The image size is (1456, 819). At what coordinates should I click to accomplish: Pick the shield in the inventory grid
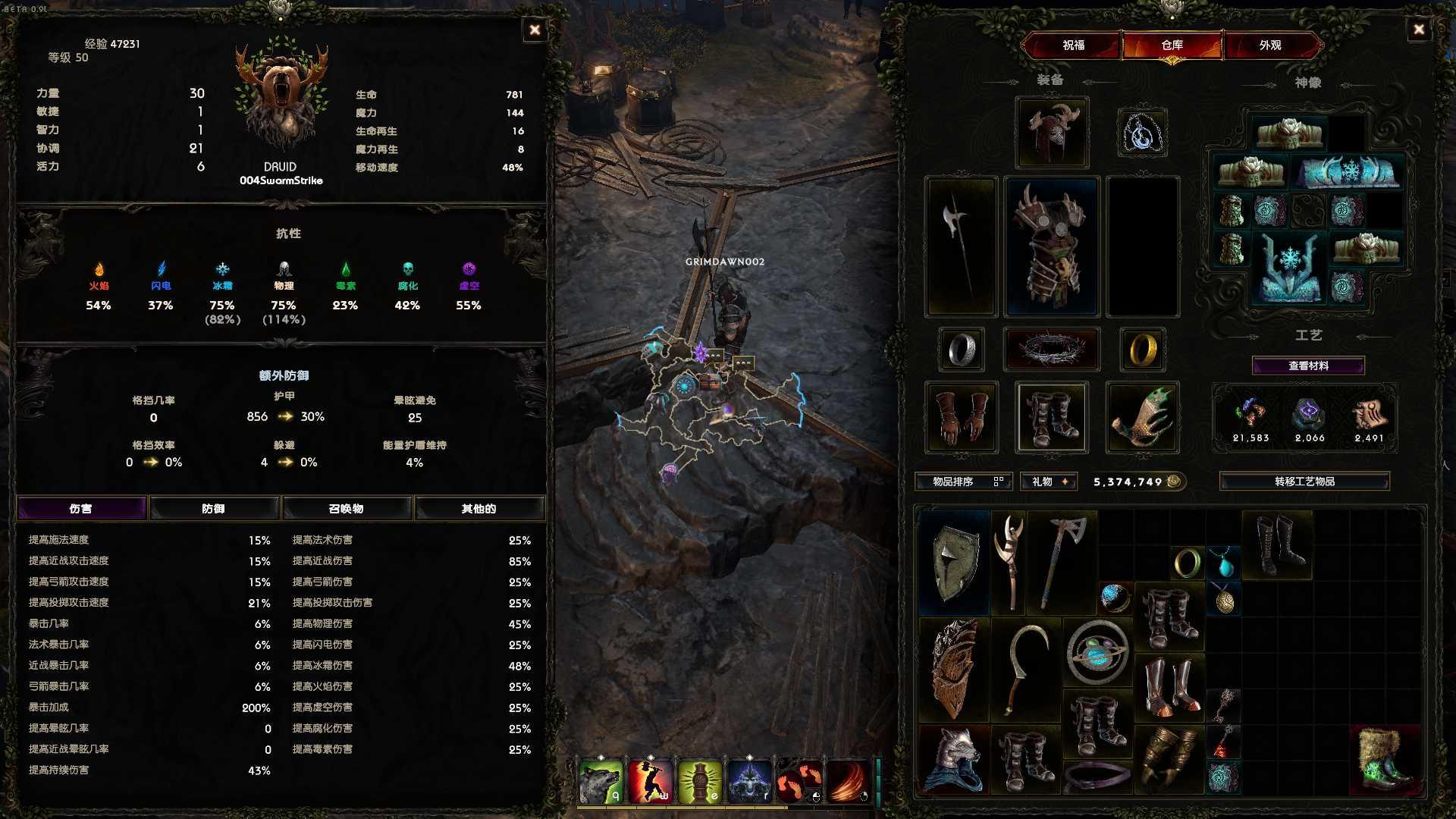(954, 561)
